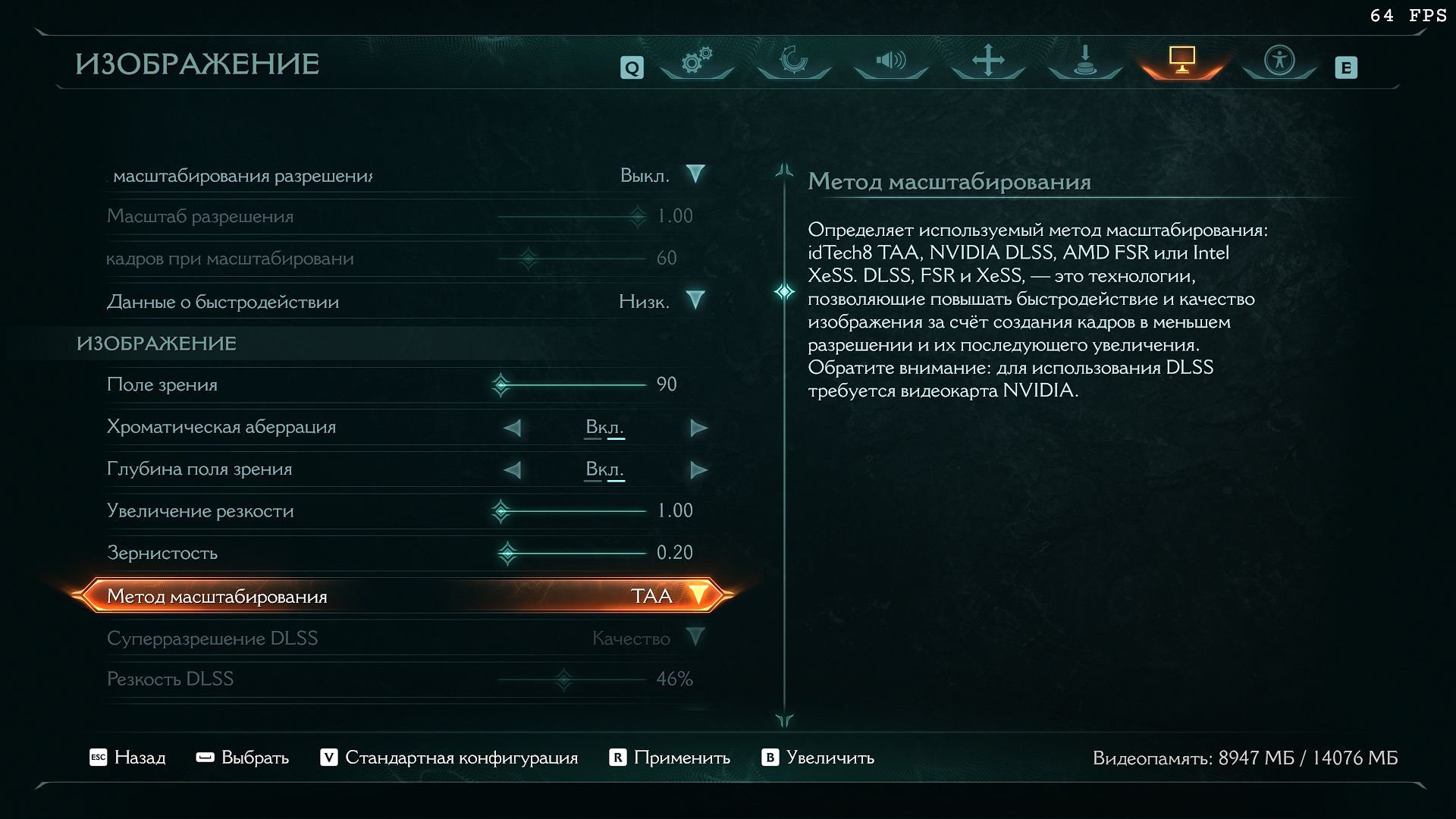Click Назад to go back
1456x819 pixels.
point(127,758)
